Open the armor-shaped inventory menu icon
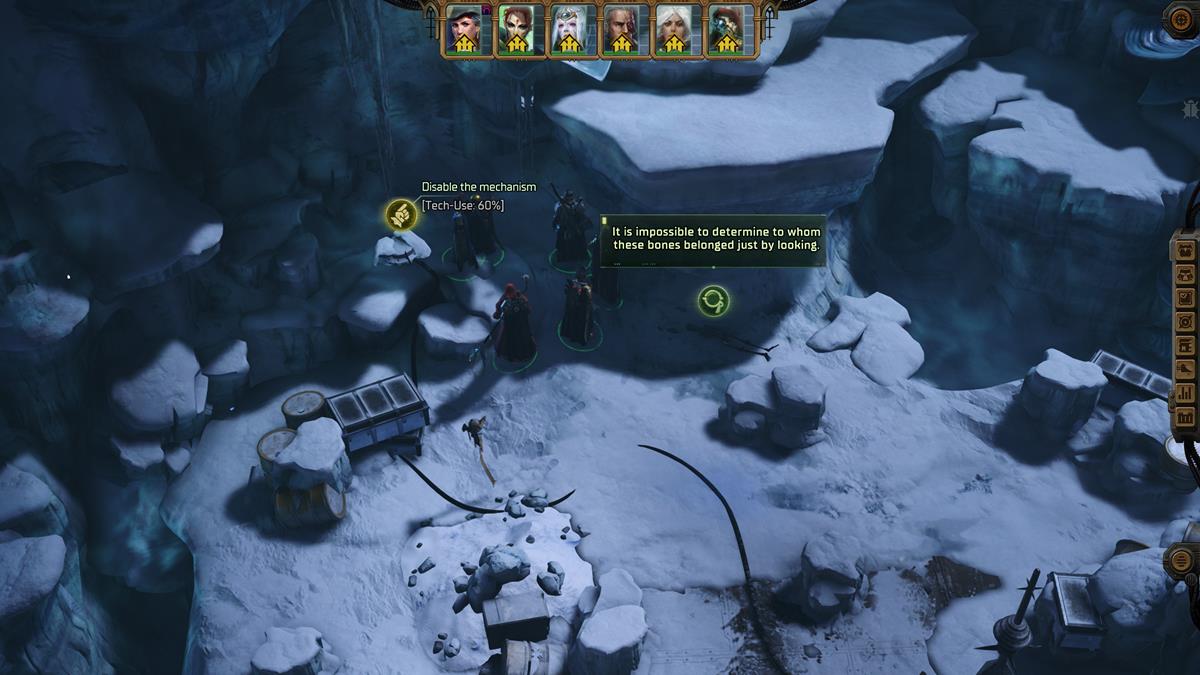1200x675 pixels. point(1186,274)
